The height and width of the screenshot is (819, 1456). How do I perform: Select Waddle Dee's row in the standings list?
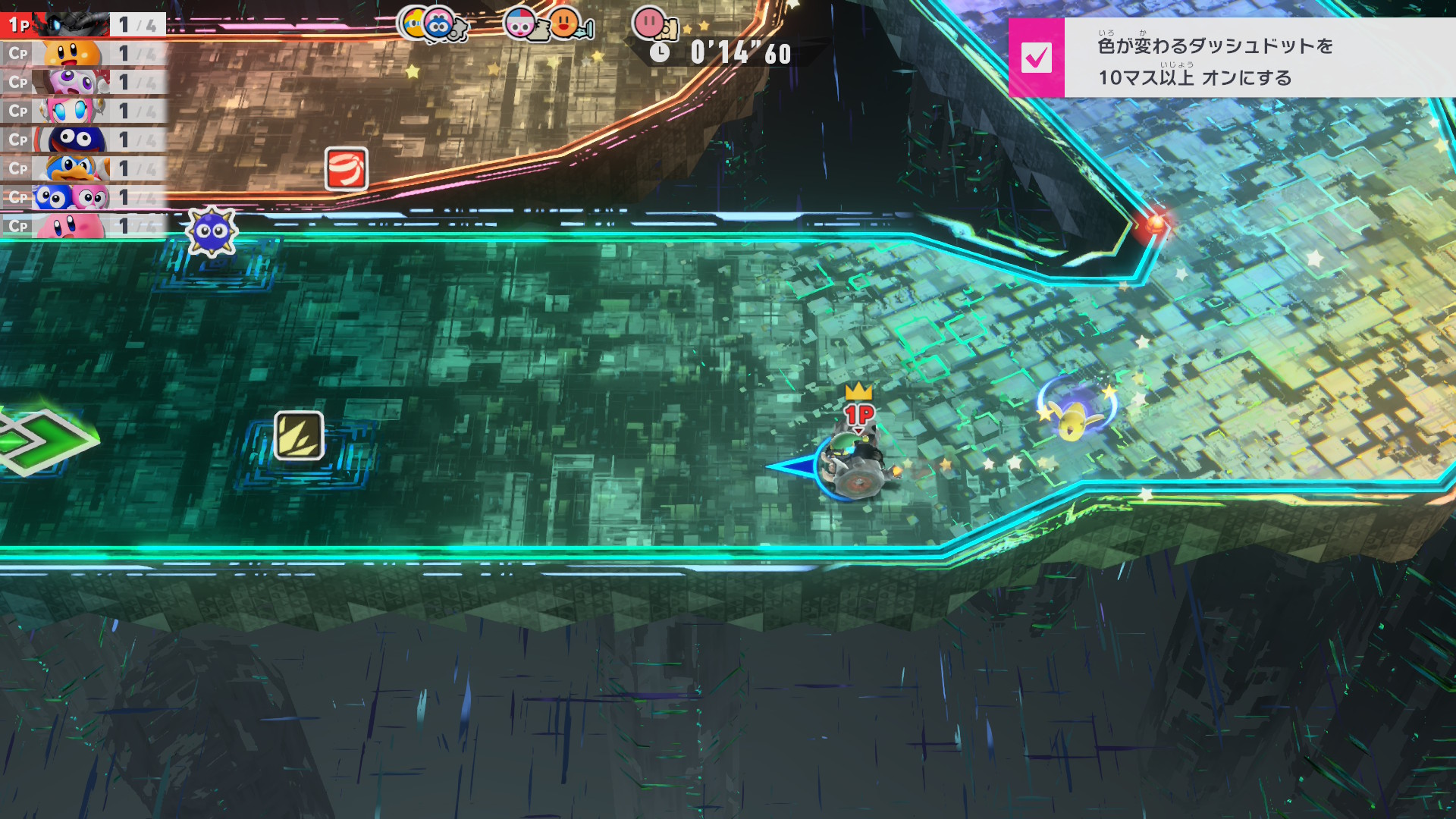[83, 54]
